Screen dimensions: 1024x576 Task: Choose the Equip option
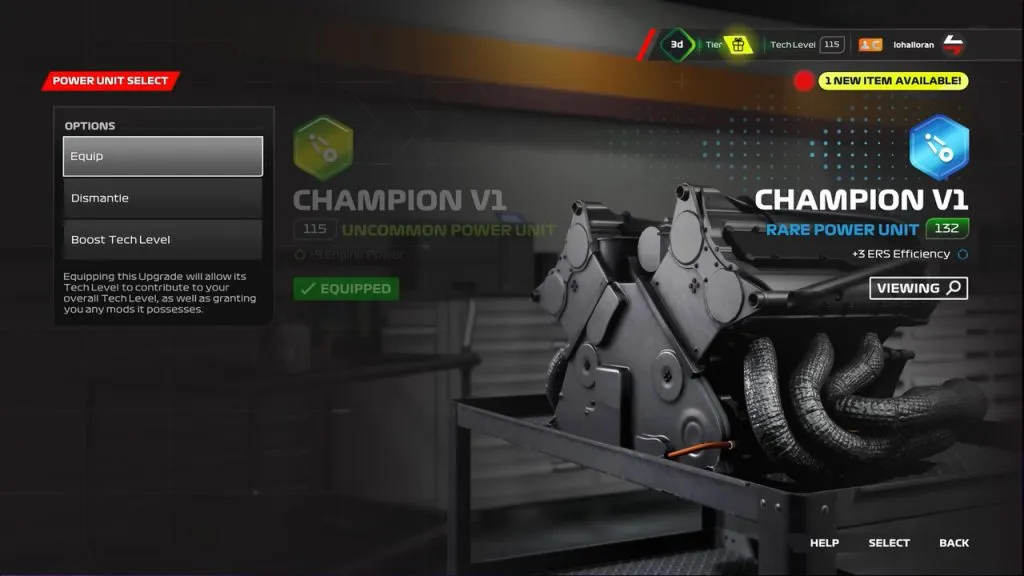point(163,156)
